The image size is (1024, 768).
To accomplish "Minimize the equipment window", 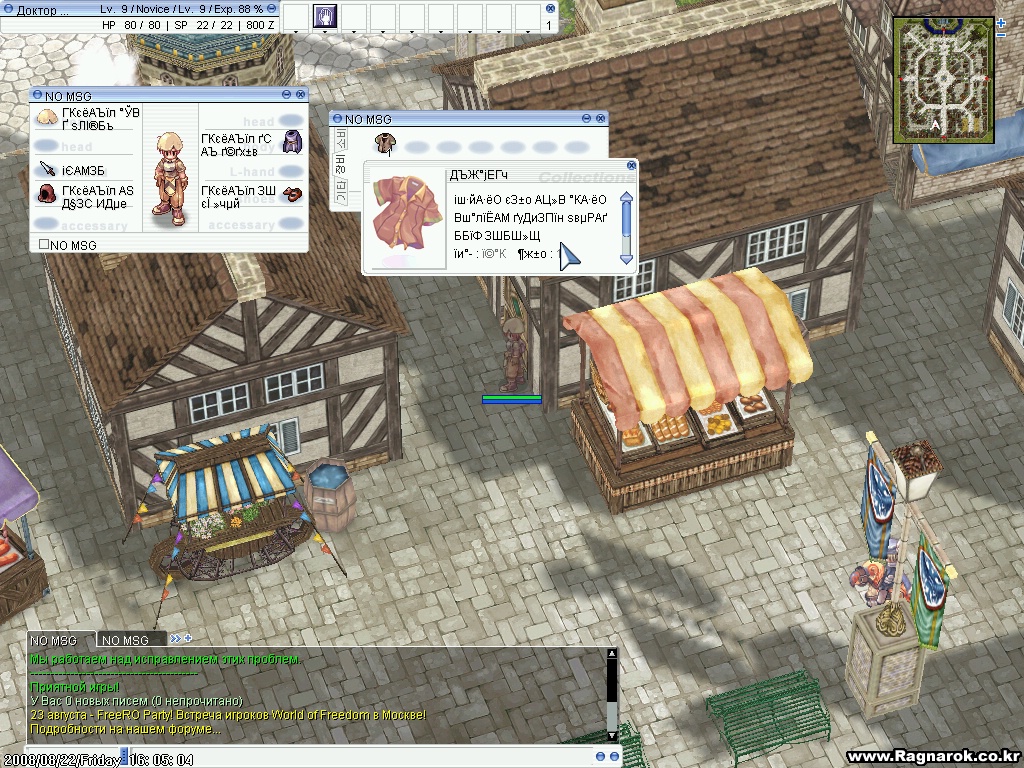I will tap(287, 95).
